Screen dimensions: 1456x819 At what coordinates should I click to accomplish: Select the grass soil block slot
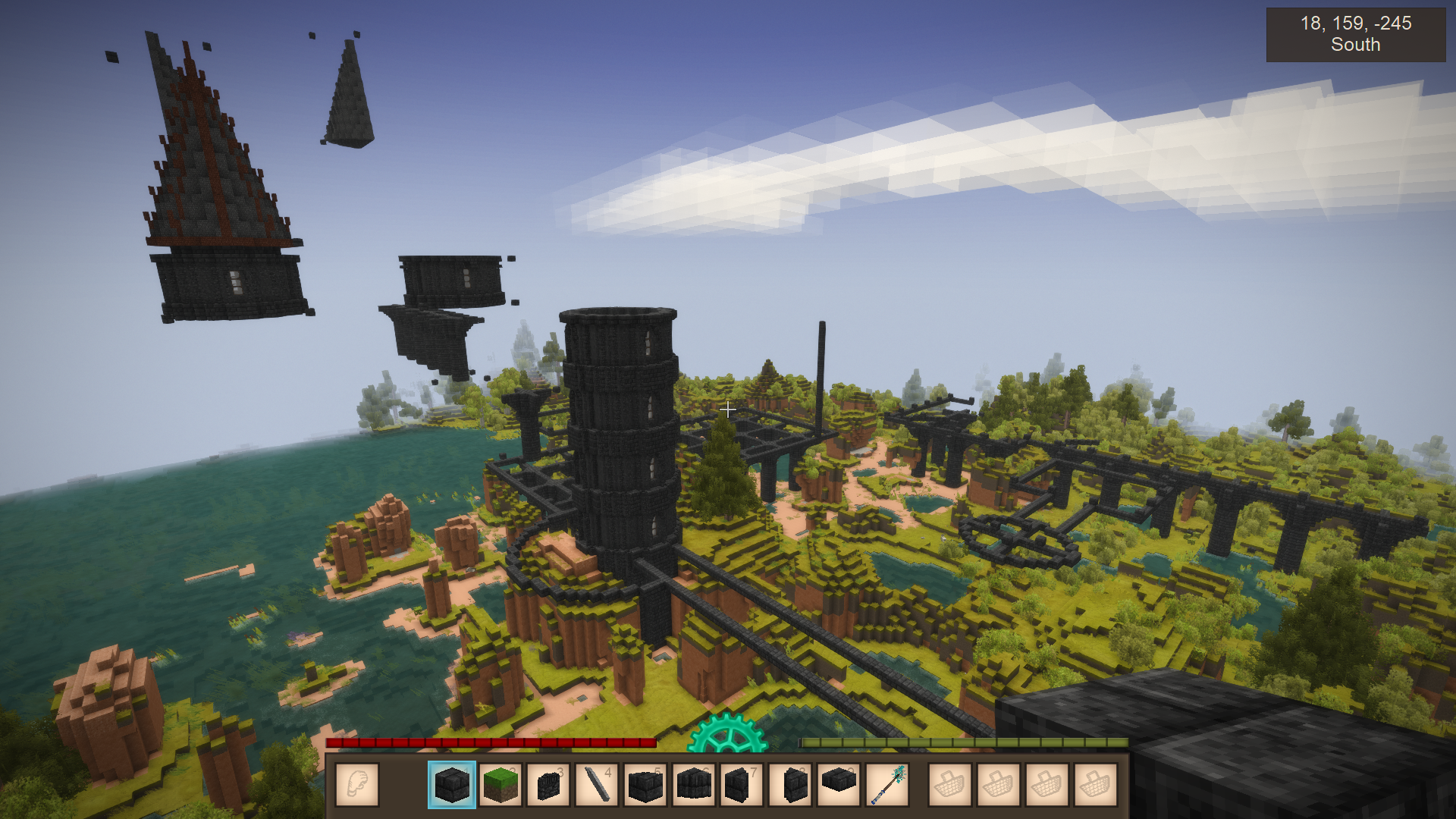point(500,784)
